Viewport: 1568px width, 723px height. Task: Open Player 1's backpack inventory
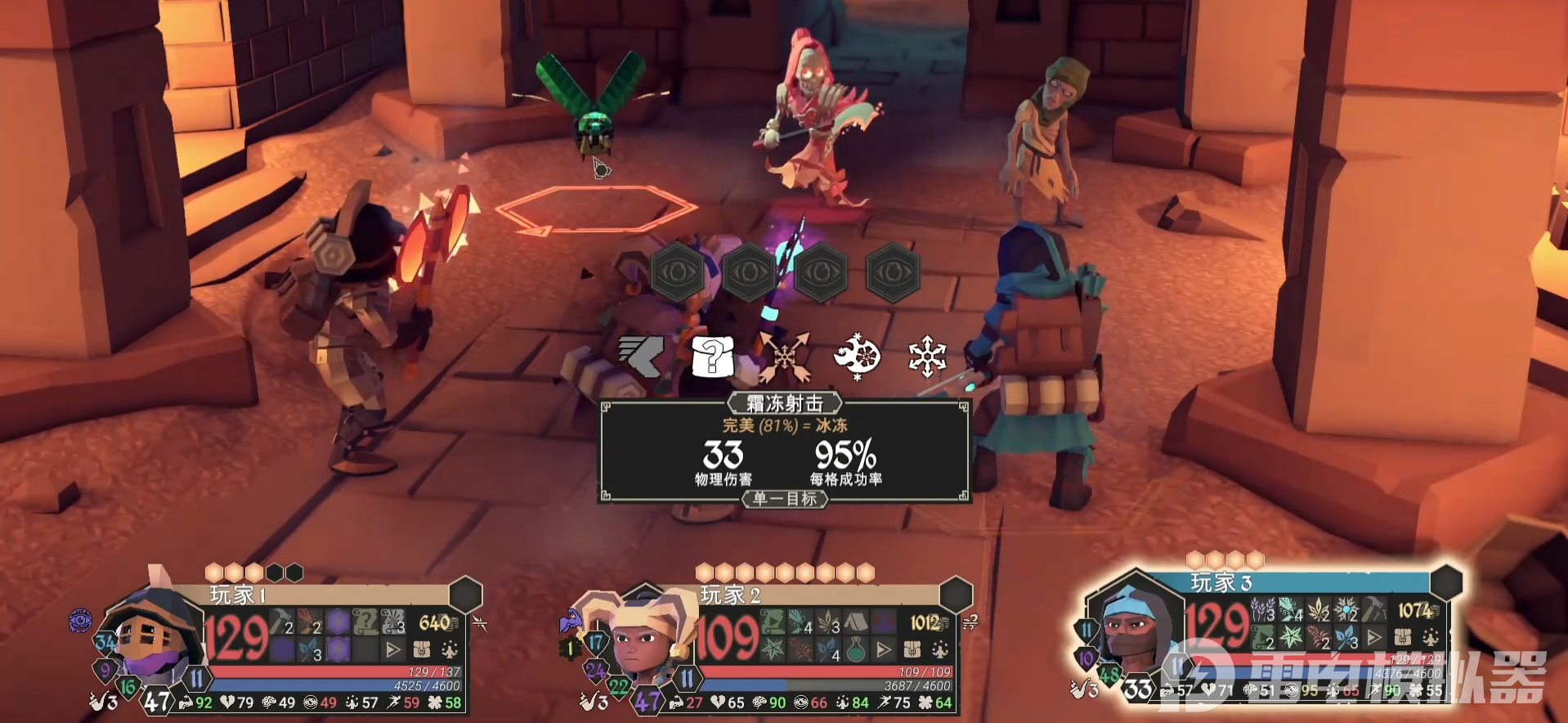coord(422,650)
